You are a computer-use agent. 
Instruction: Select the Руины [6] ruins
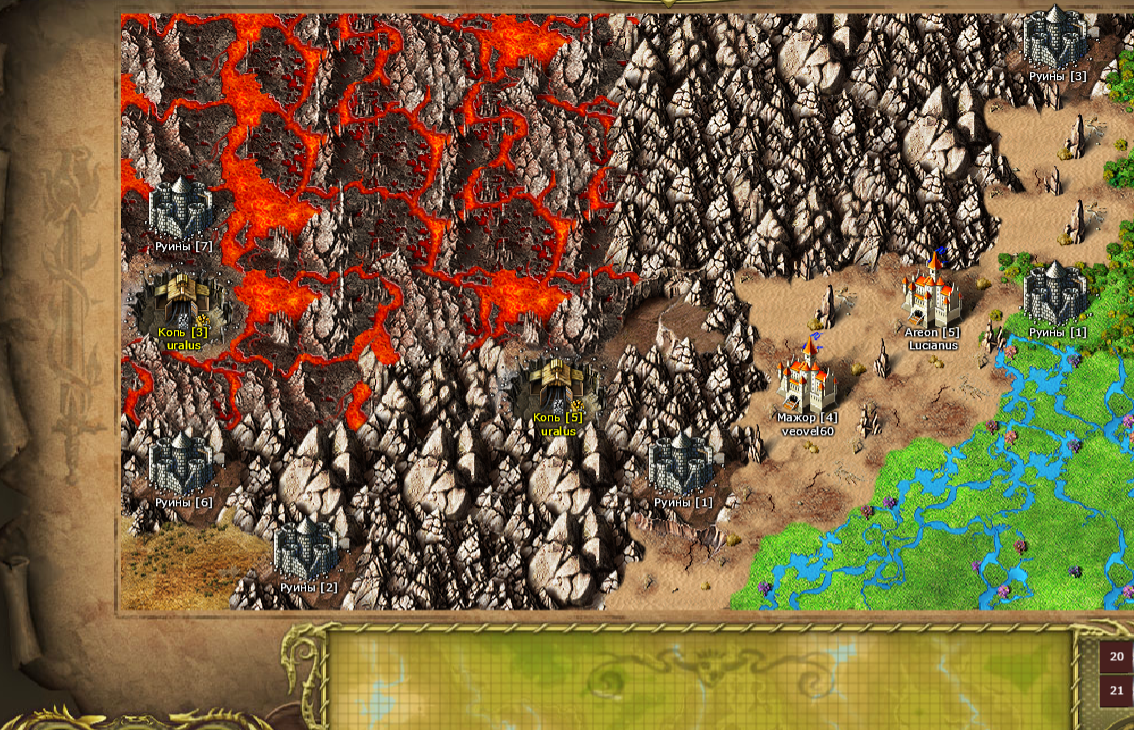182,464
